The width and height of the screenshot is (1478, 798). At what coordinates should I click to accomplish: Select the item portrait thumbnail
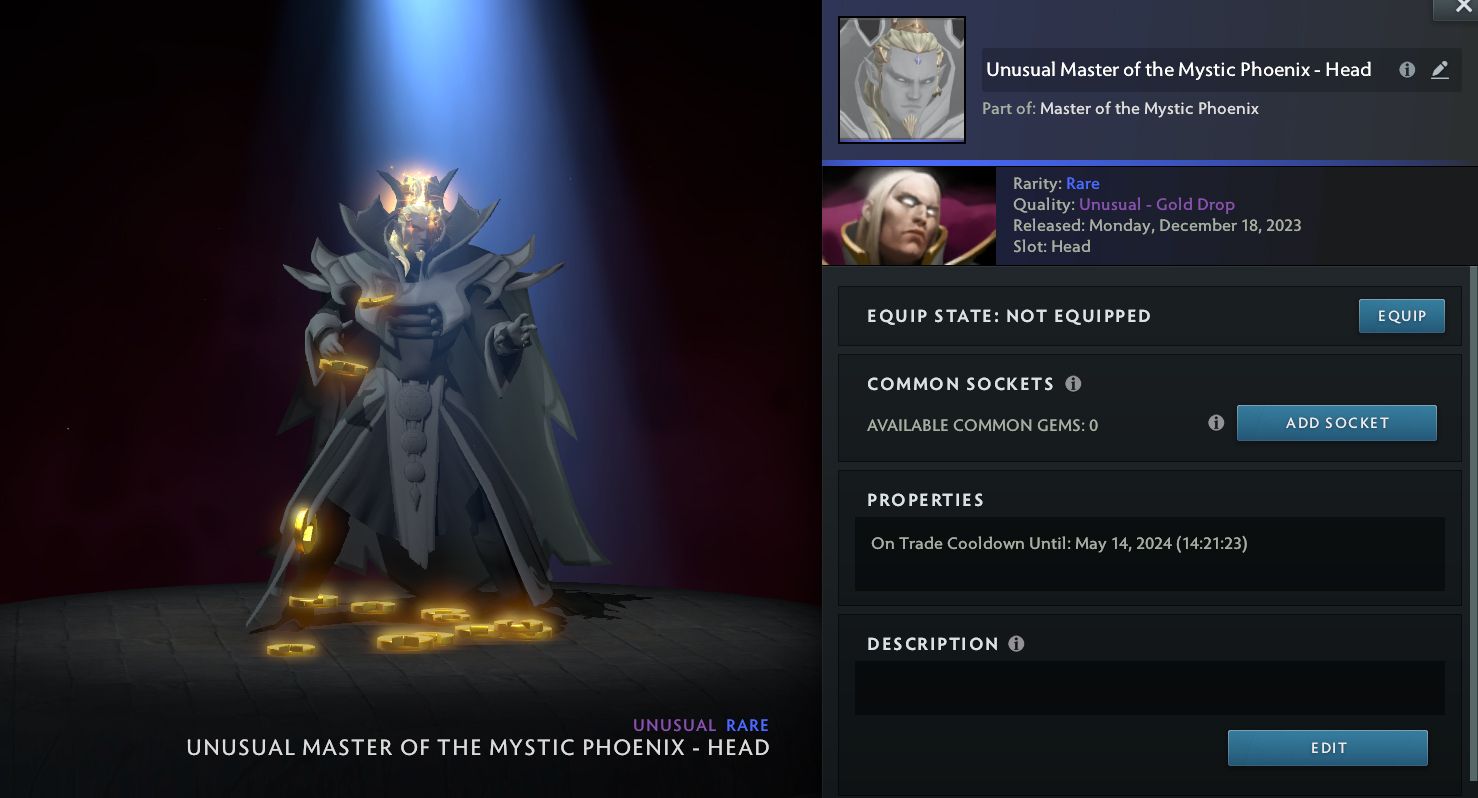click(901, 80)
